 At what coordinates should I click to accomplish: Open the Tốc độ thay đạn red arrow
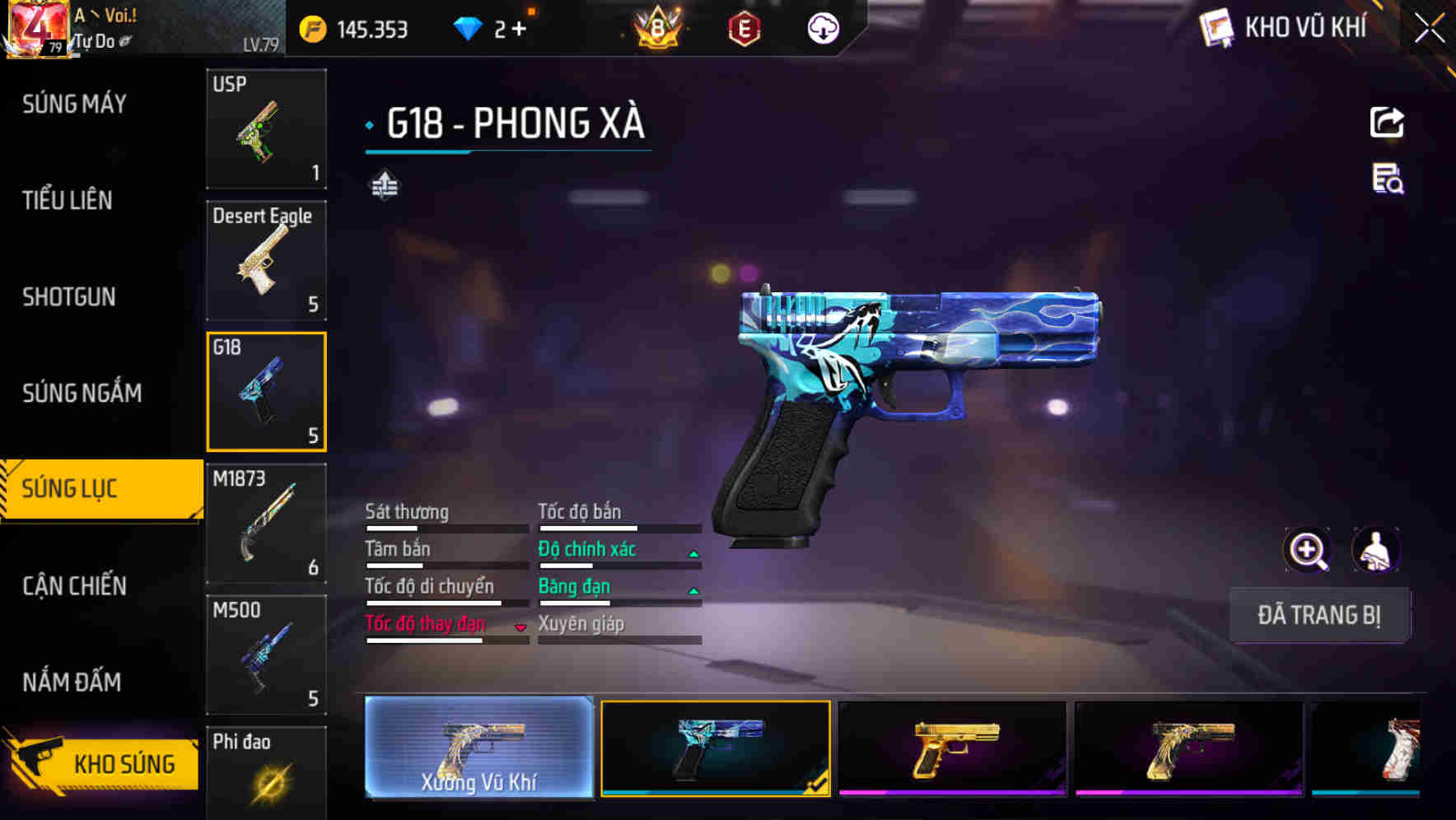click(520, 626)
